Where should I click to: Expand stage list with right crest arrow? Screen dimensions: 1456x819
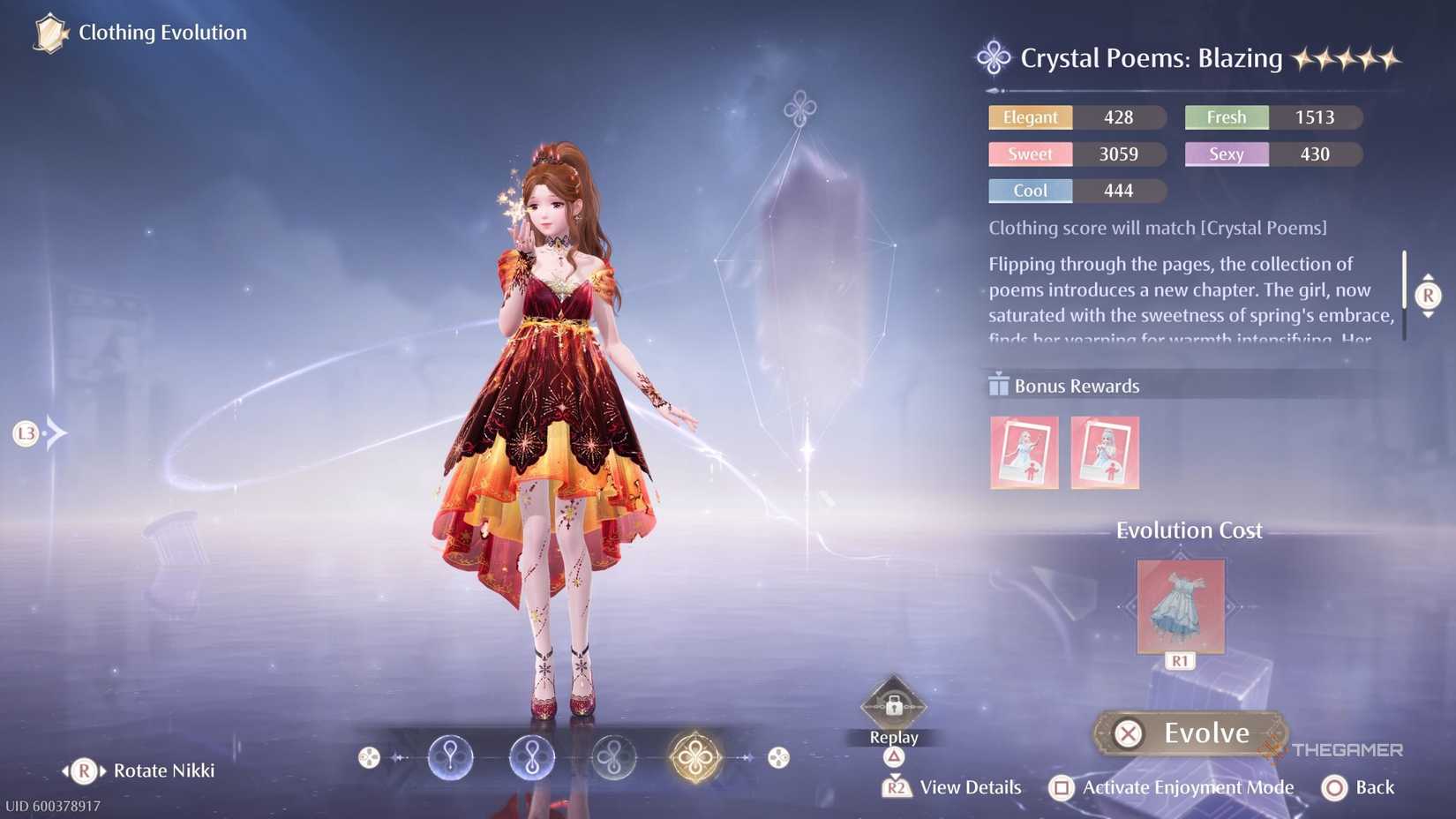click(x=777, y=756)
